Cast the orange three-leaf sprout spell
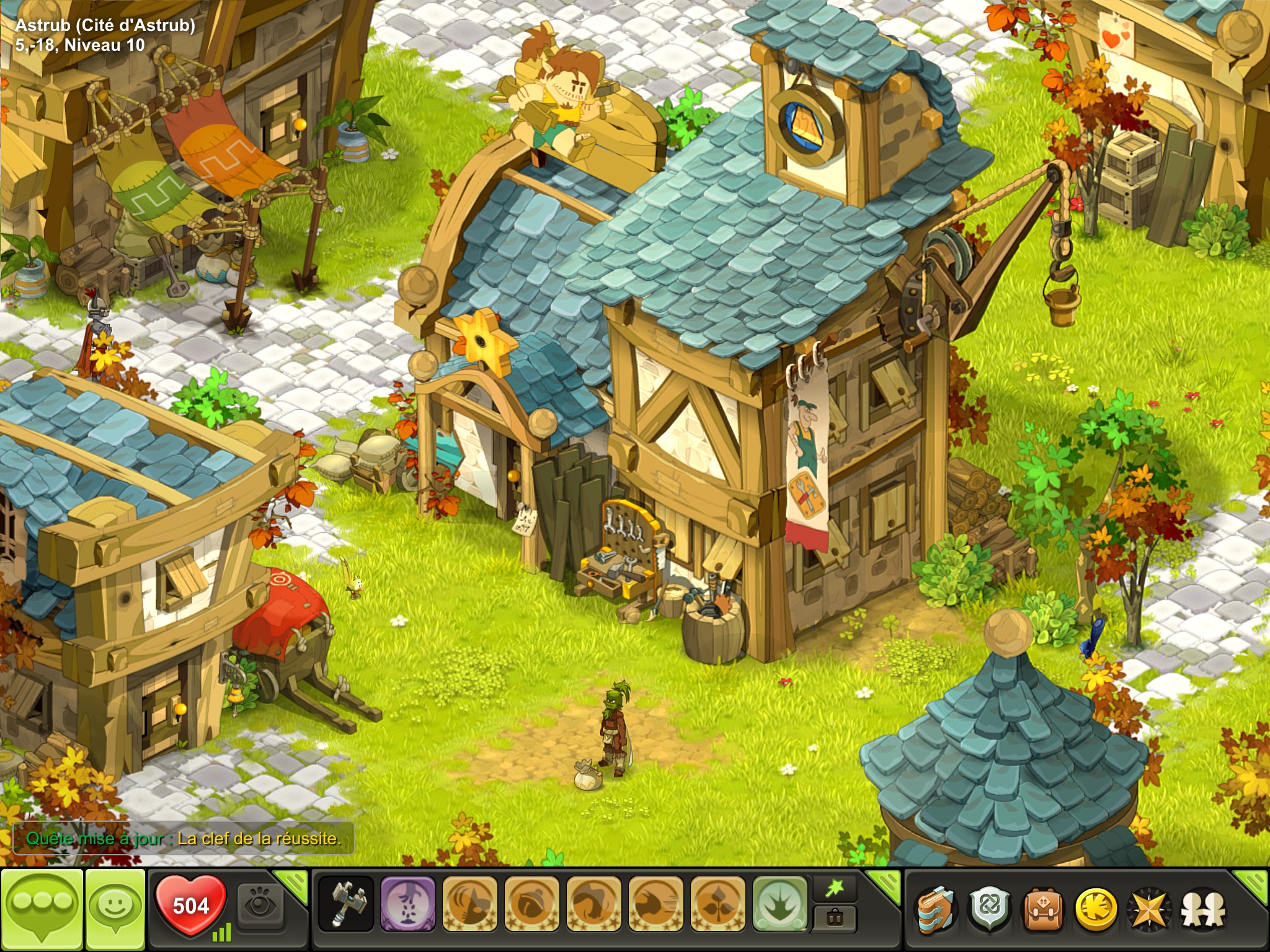Viewport: 1270px width, 952px height. 717,904
